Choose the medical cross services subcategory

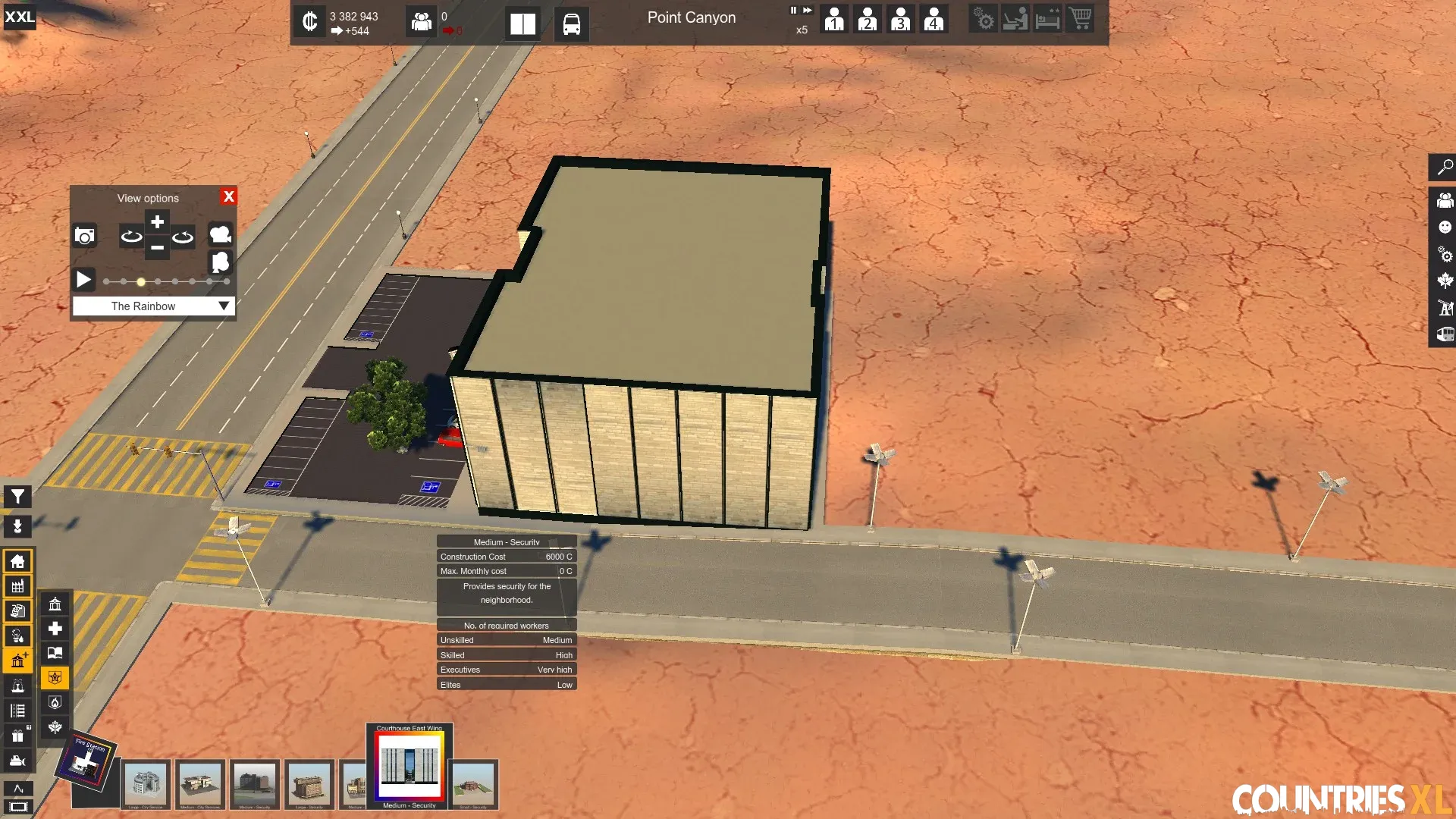(55, 629)
